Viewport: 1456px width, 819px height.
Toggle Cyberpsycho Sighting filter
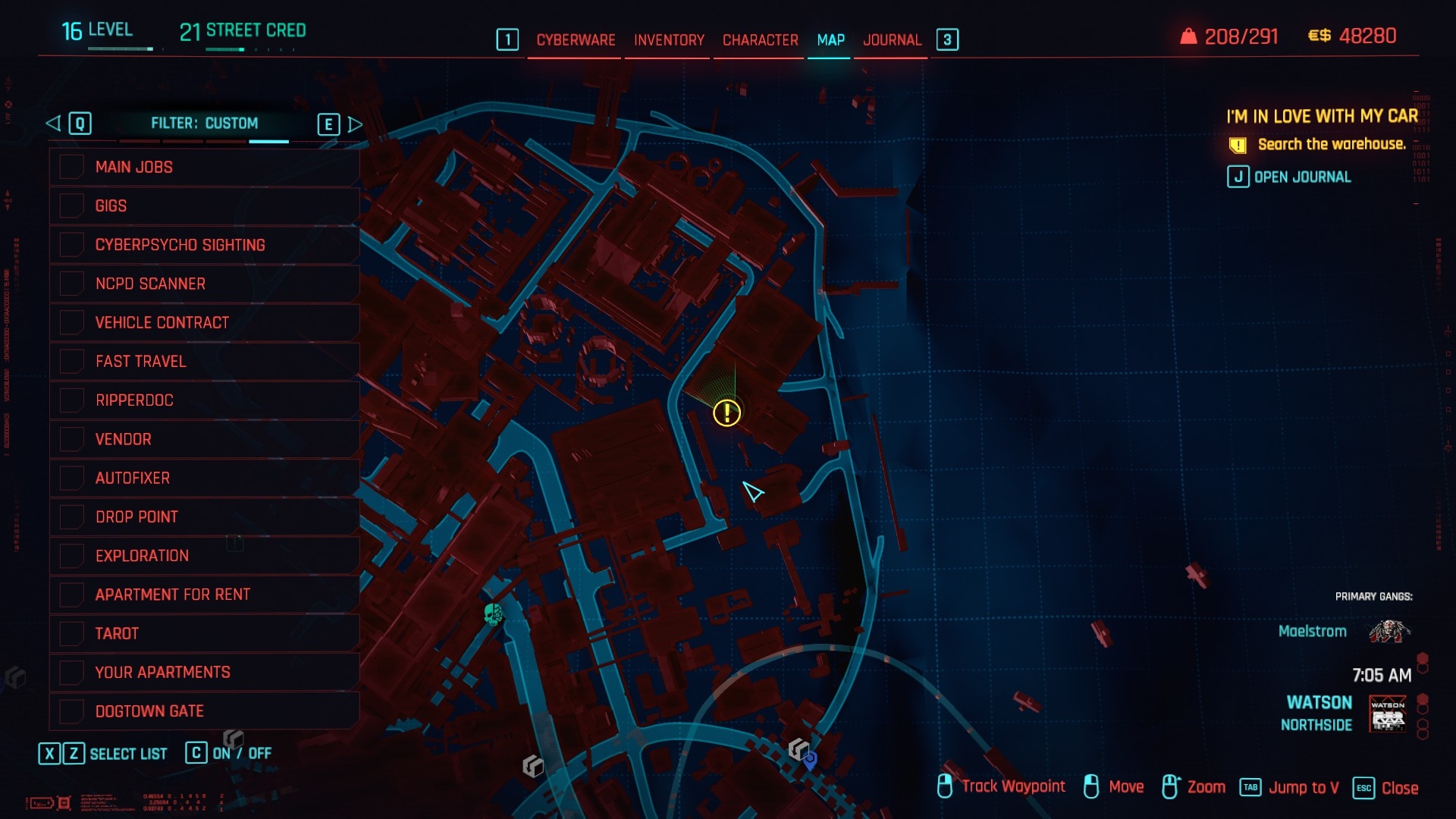coord(72,244)
